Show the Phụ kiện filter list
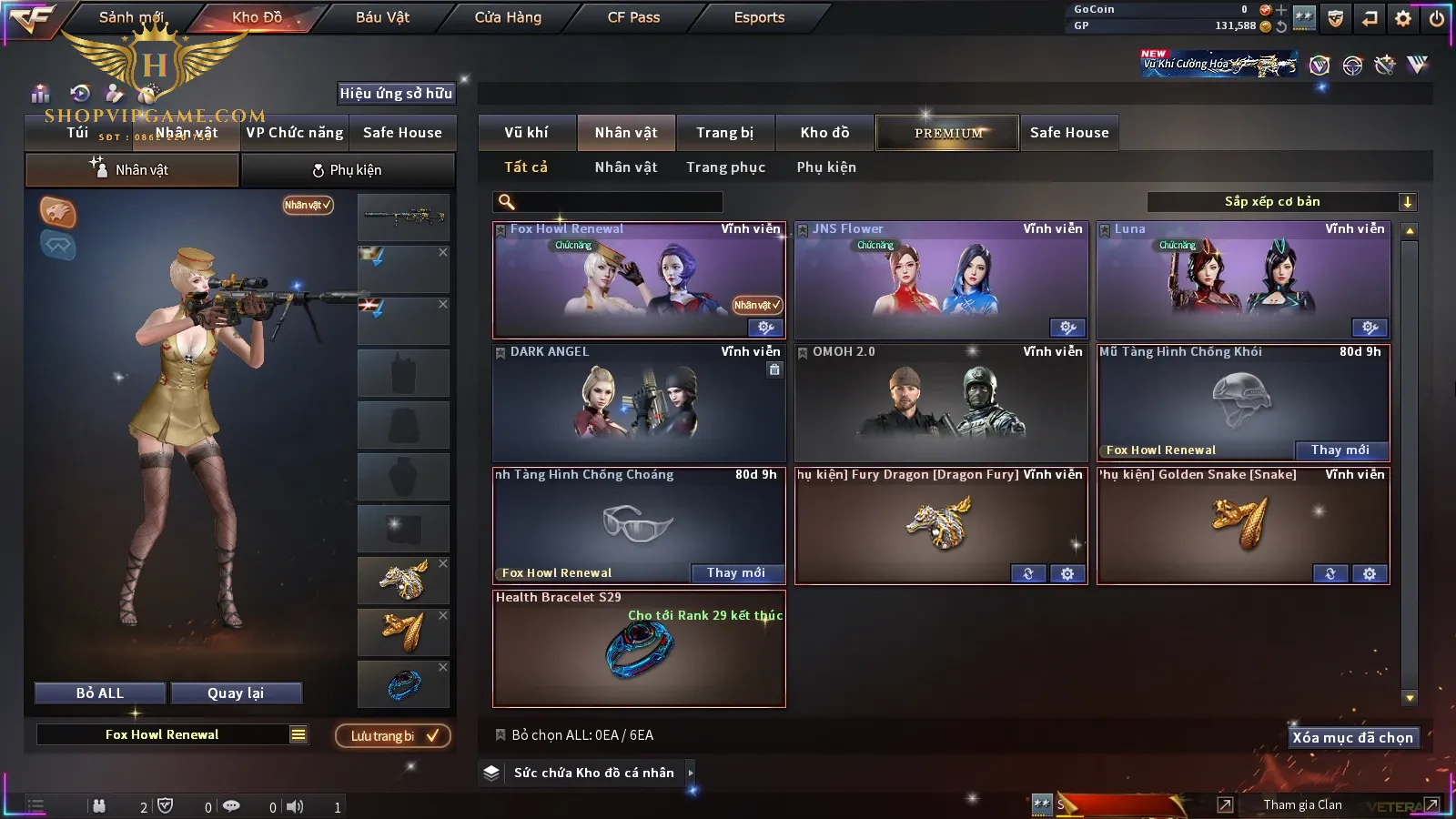1456x819 pixels. pyautogui.click(x=826, y=167)
